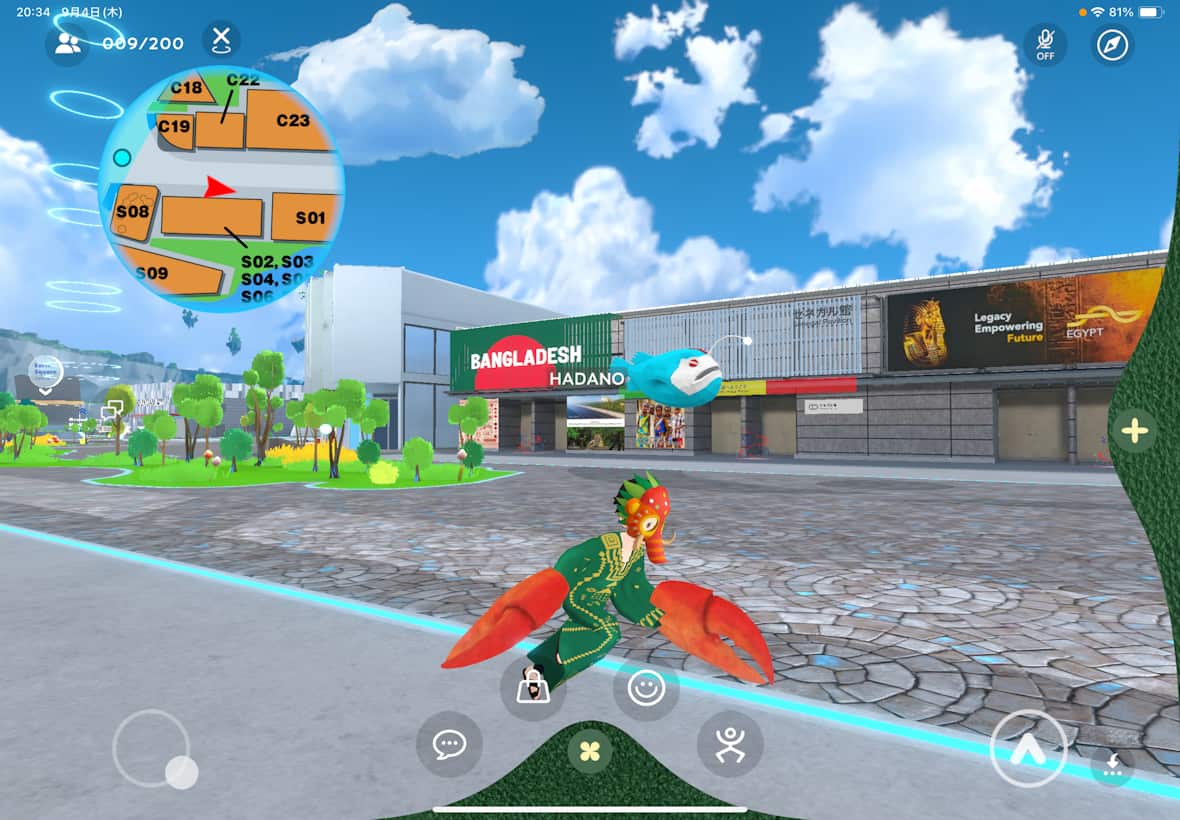Image resolution: width=1180 pixels, height=820 pixels.
Task: Open the chat speech bubble
Action: coord(449,744)
